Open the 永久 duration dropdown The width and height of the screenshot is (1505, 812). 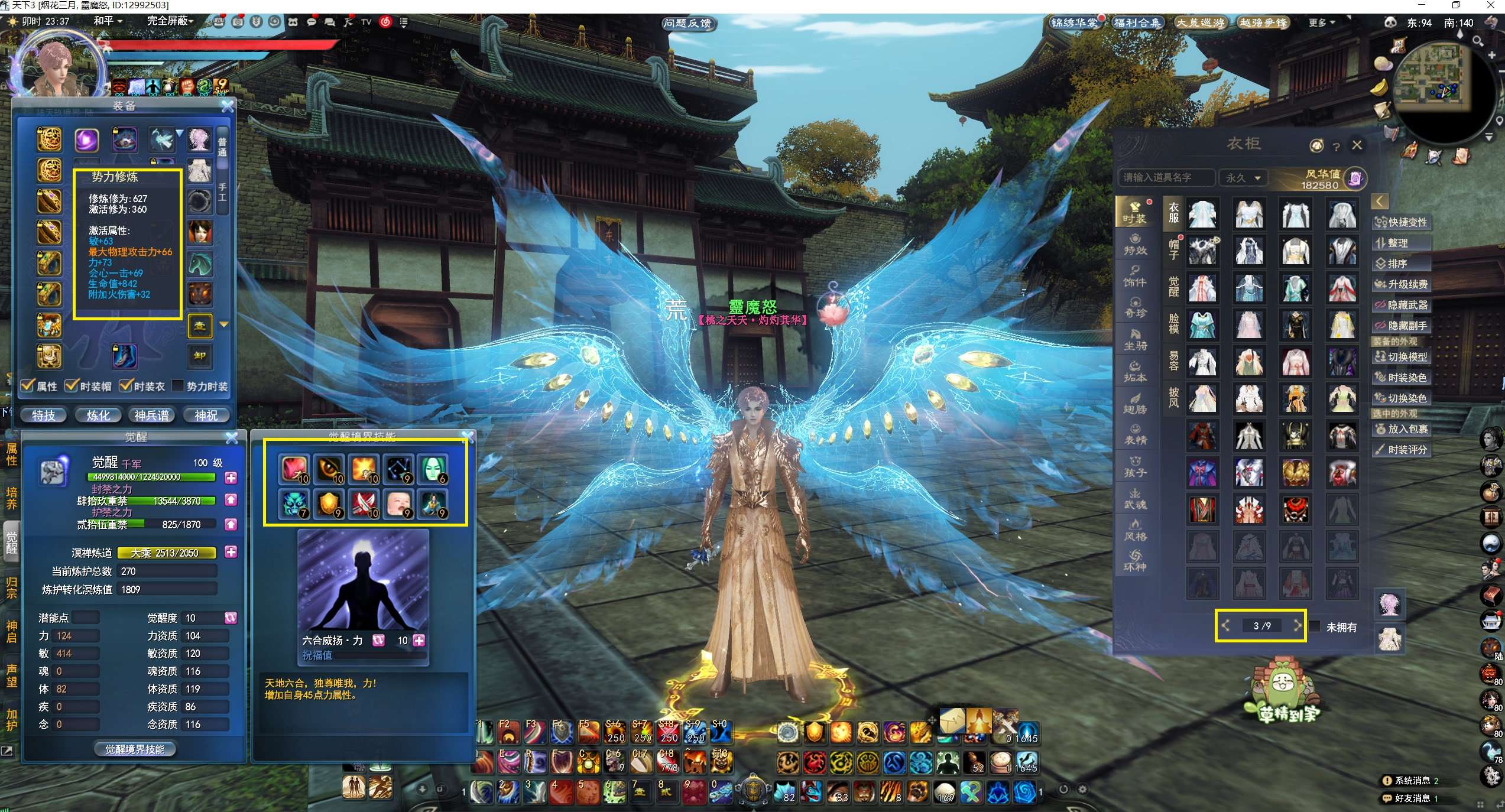[x=1243, y=178]
